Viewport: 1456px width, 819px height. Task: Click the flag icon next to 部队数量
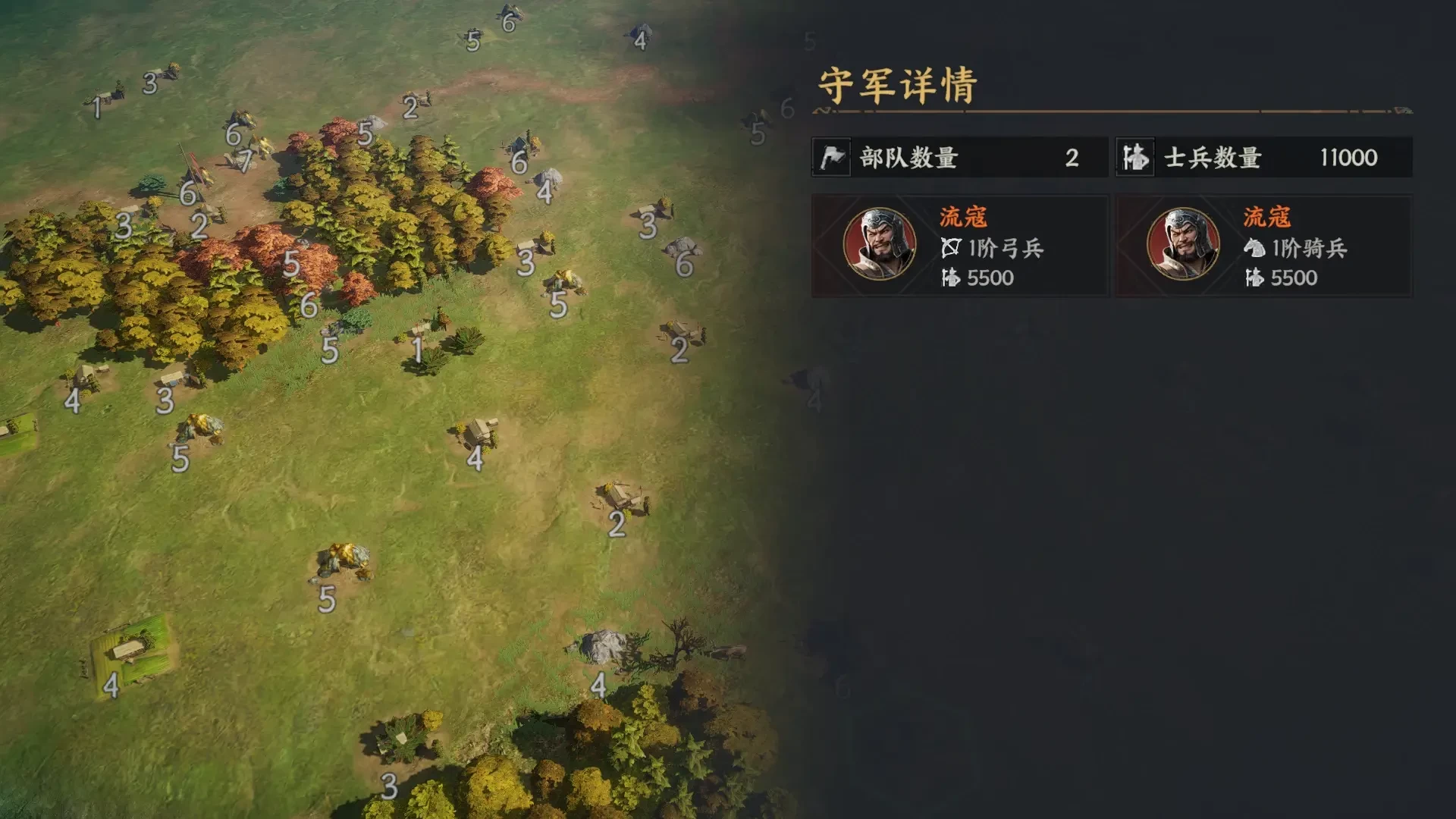click(830, 158)
